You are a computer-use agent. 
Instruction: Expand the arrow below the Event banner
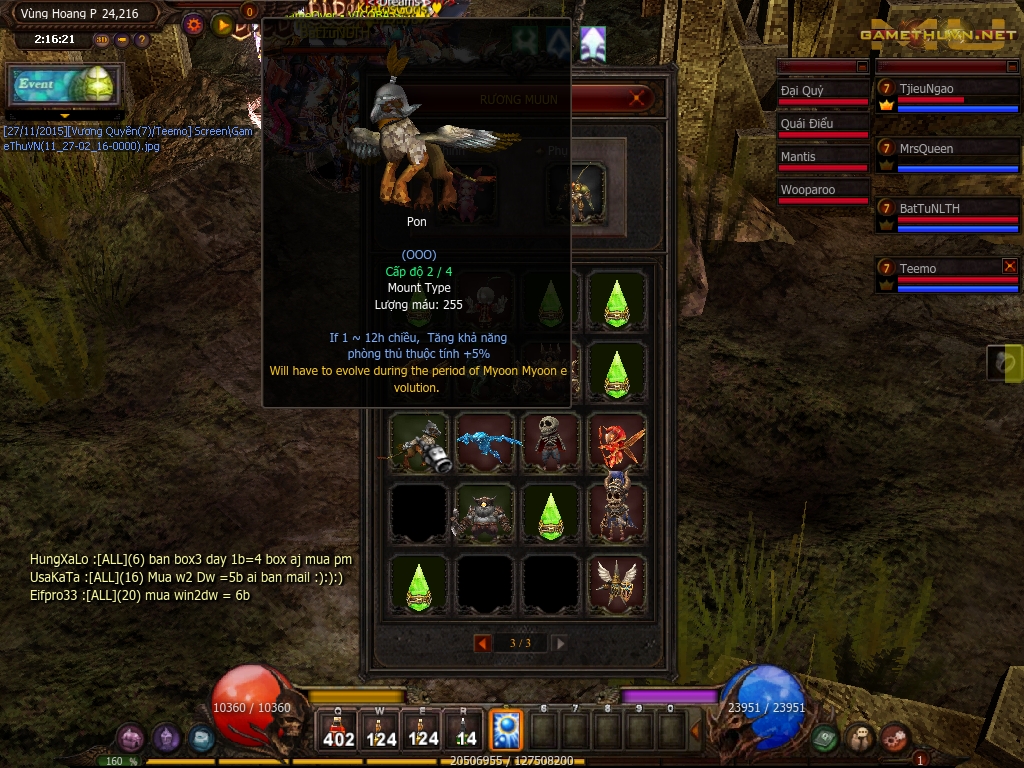point(65,115)
